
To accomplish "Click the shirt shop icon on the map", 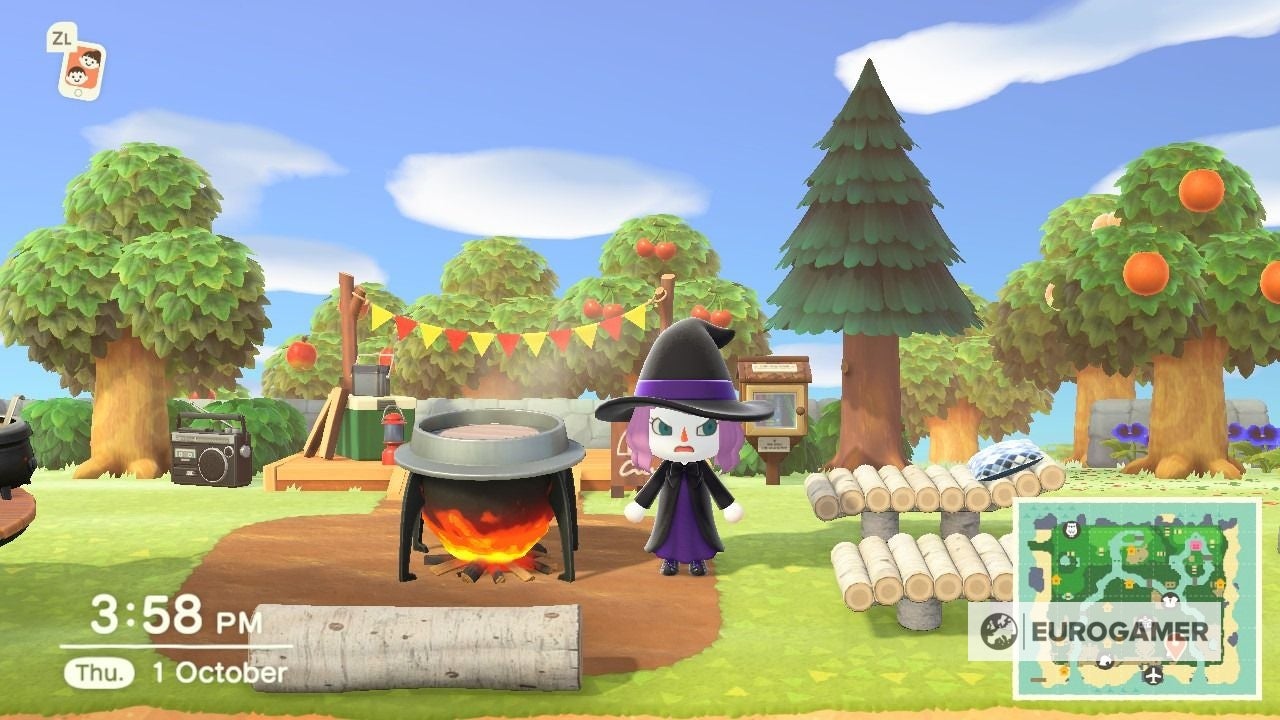I will tap(1170, 601).
